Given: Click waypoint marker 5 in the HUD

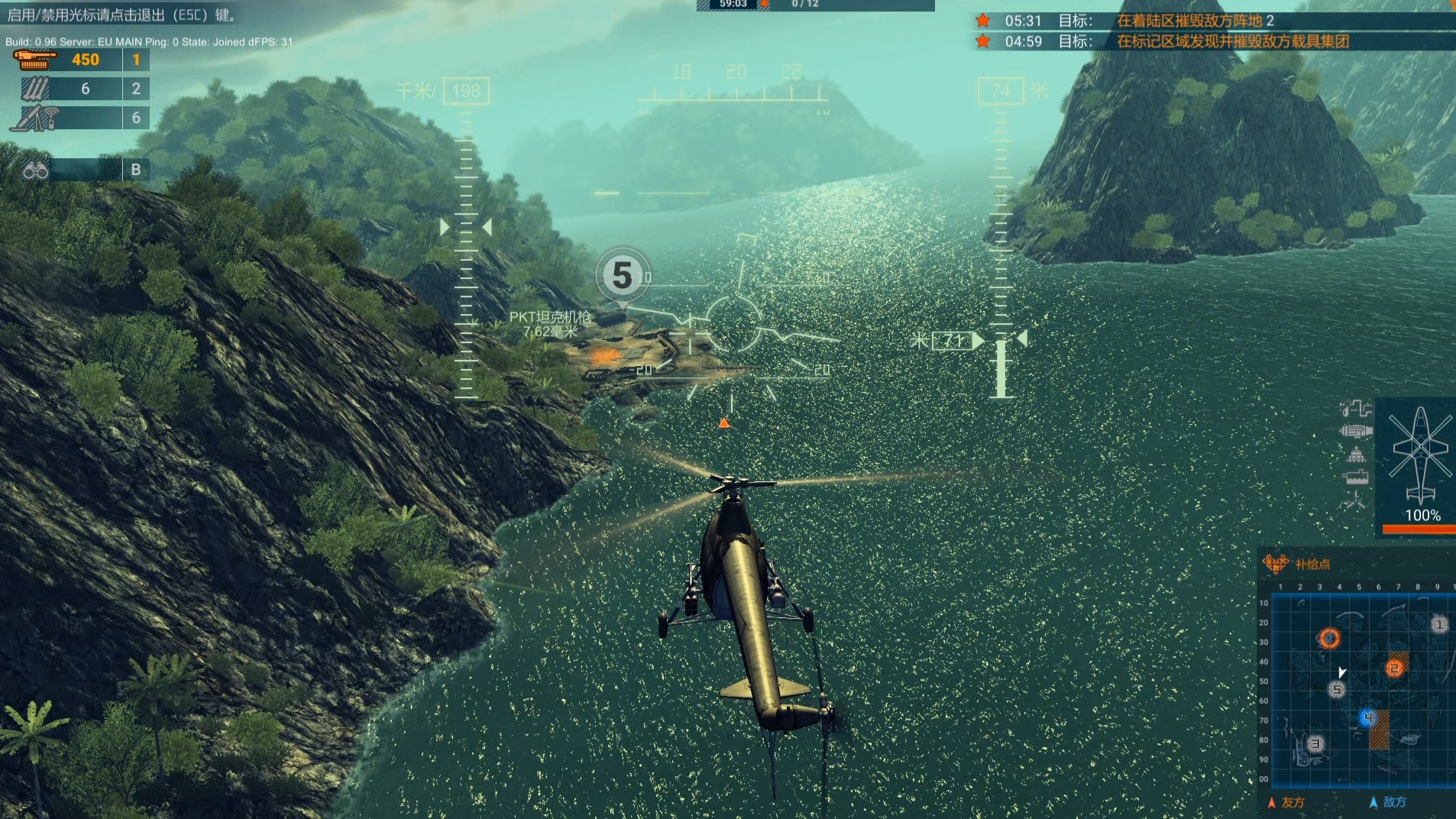Looking at the screenshot, I should click(623, 275).
